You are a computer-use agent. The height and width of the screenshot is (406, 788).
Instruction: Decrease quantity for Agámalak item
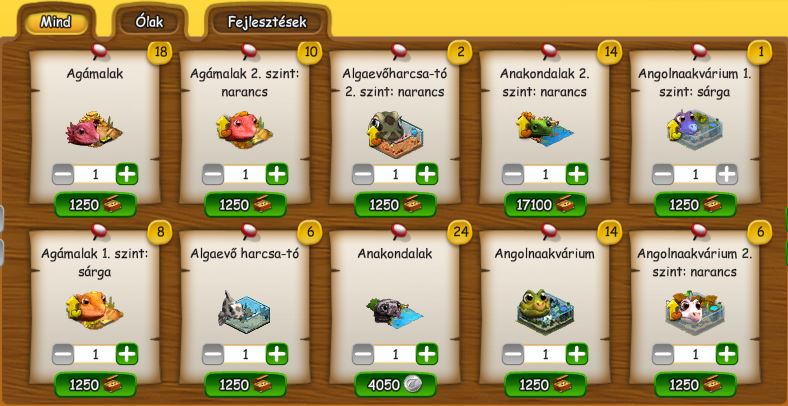click(62, 174)
